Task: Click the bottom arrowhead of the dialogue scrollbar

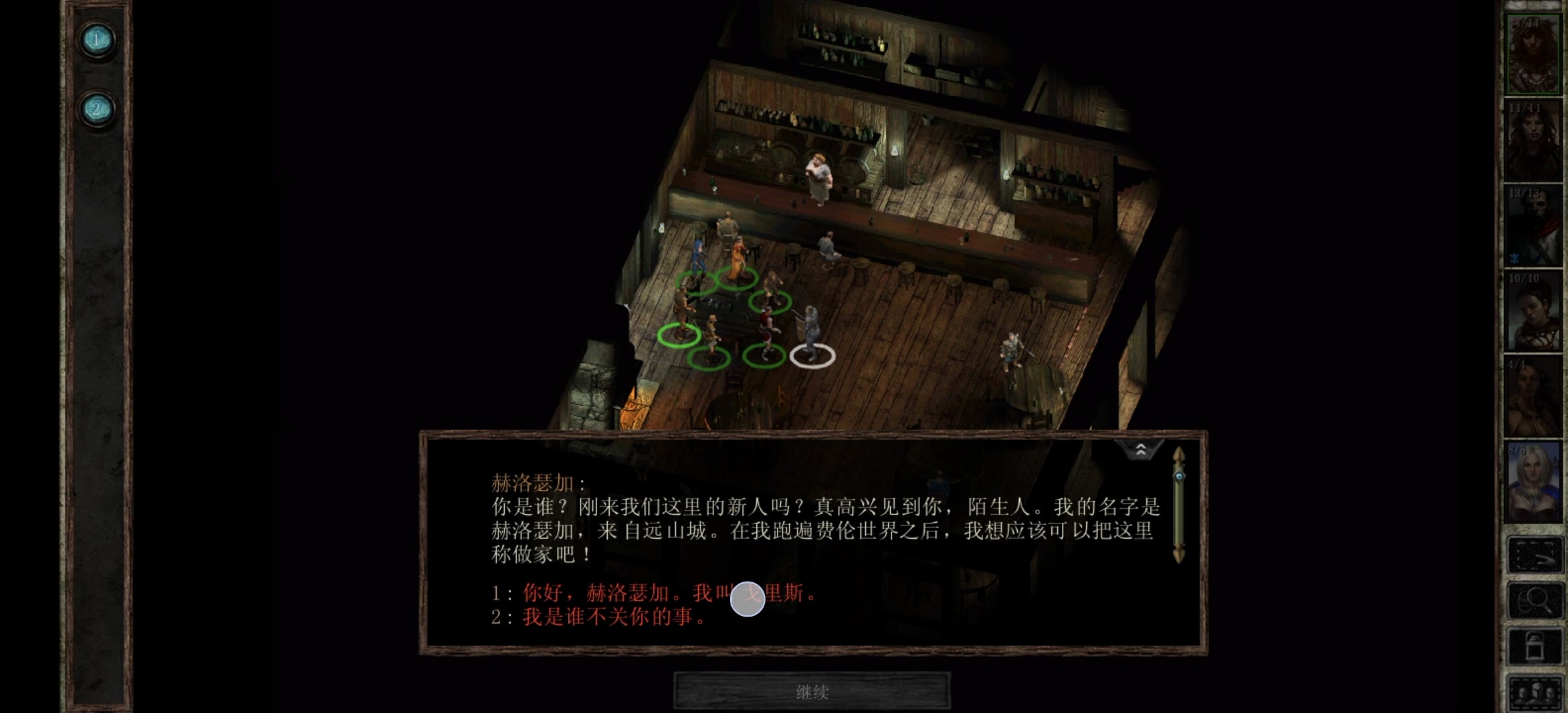Action: (x=1179, y=553)
